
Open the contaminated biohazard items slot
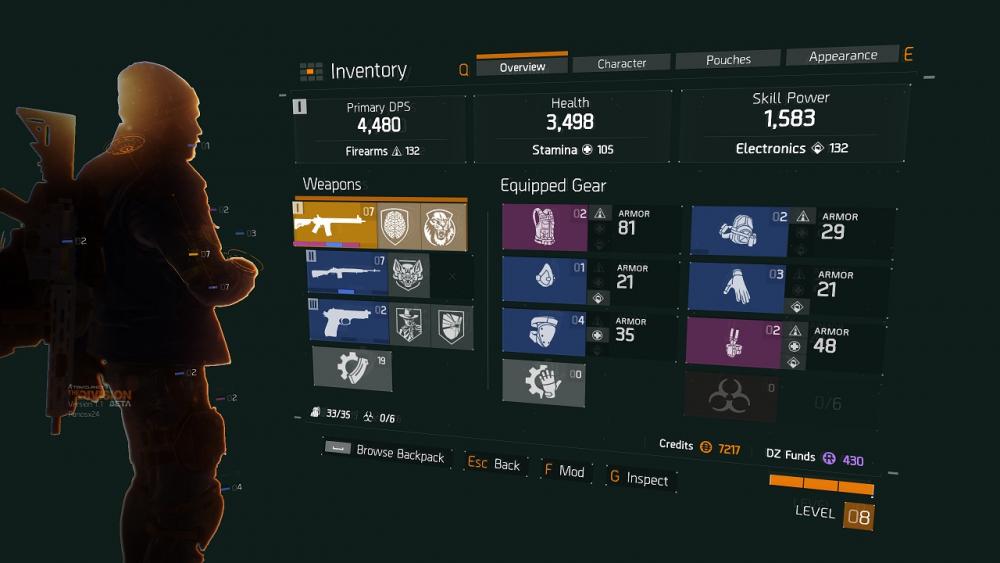point(731,398)
